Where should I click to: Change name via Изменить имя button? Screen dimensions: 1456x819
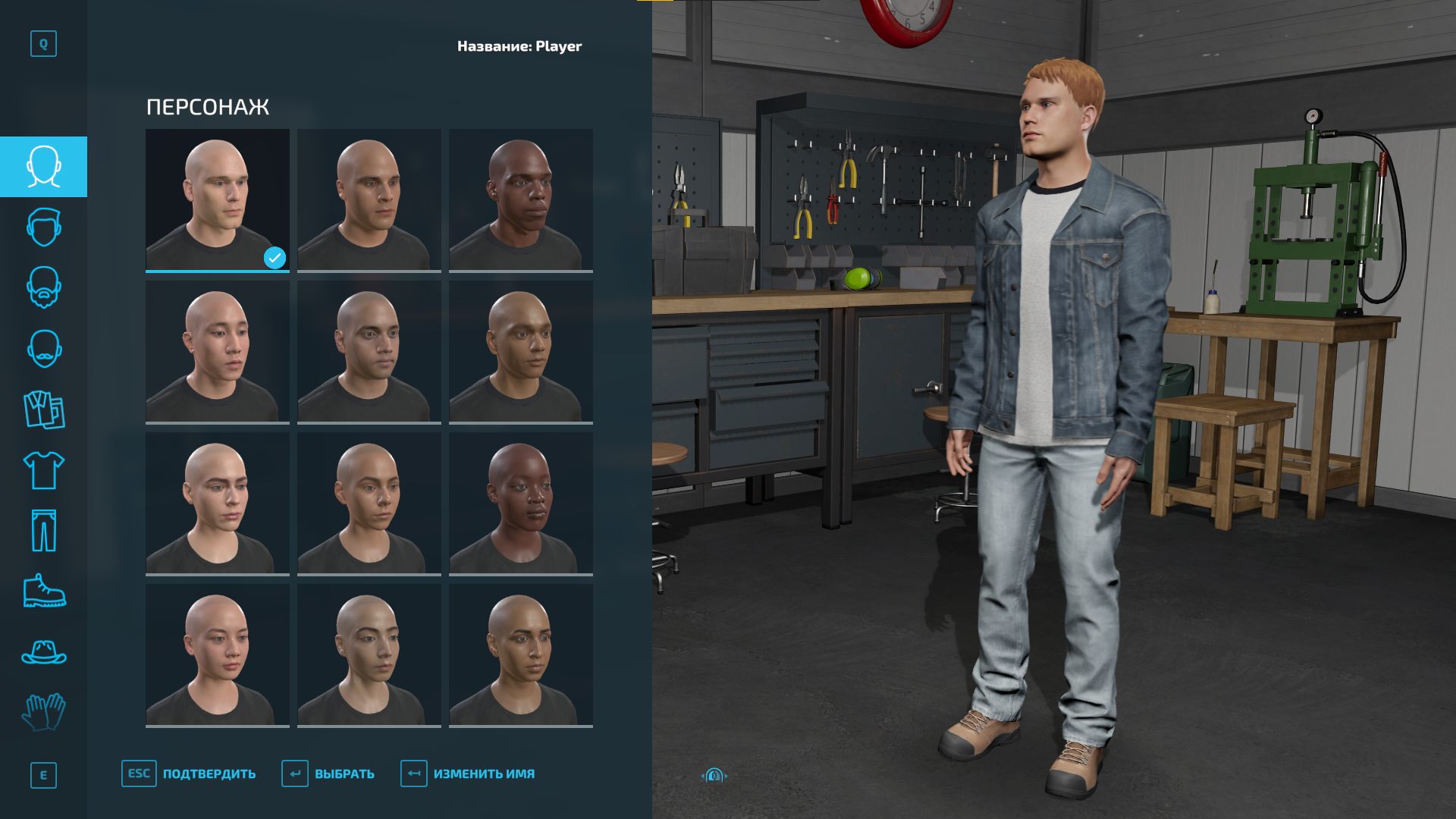[468, 773]
